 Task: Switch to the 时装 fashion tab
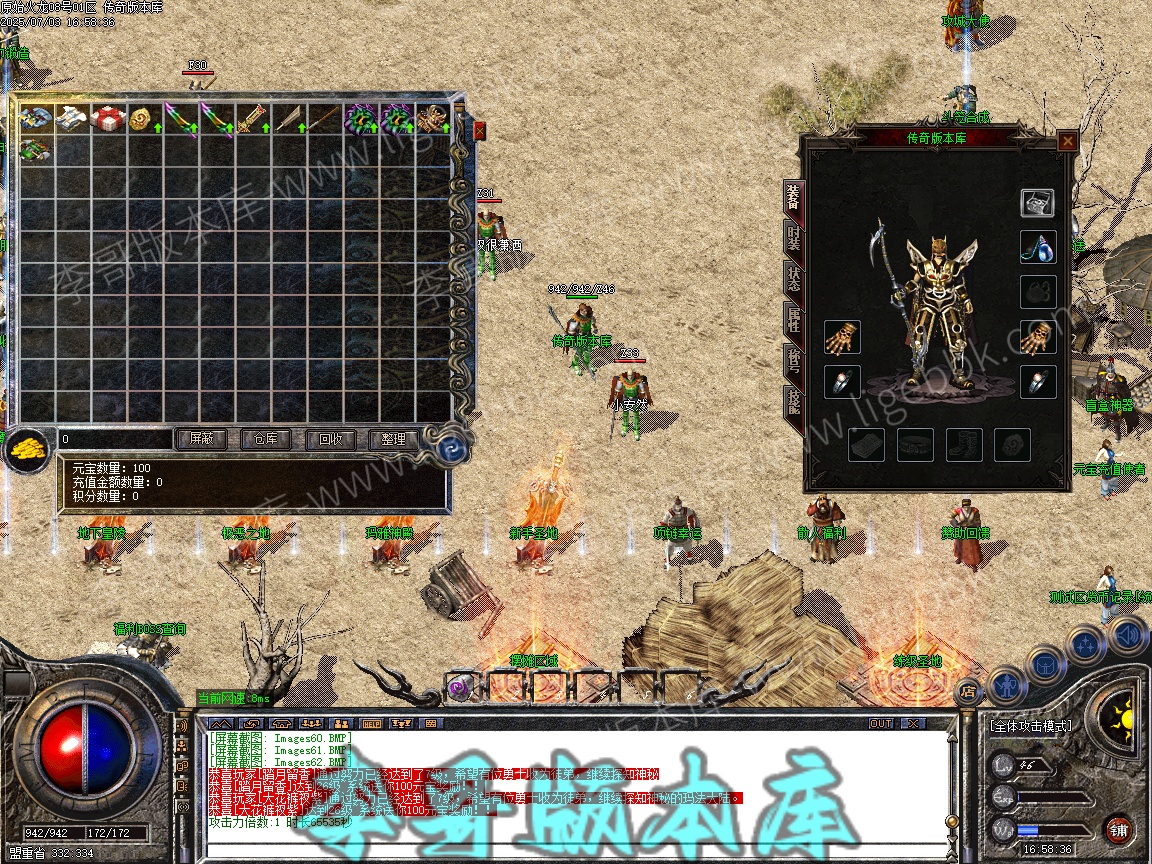click(793, 238)
